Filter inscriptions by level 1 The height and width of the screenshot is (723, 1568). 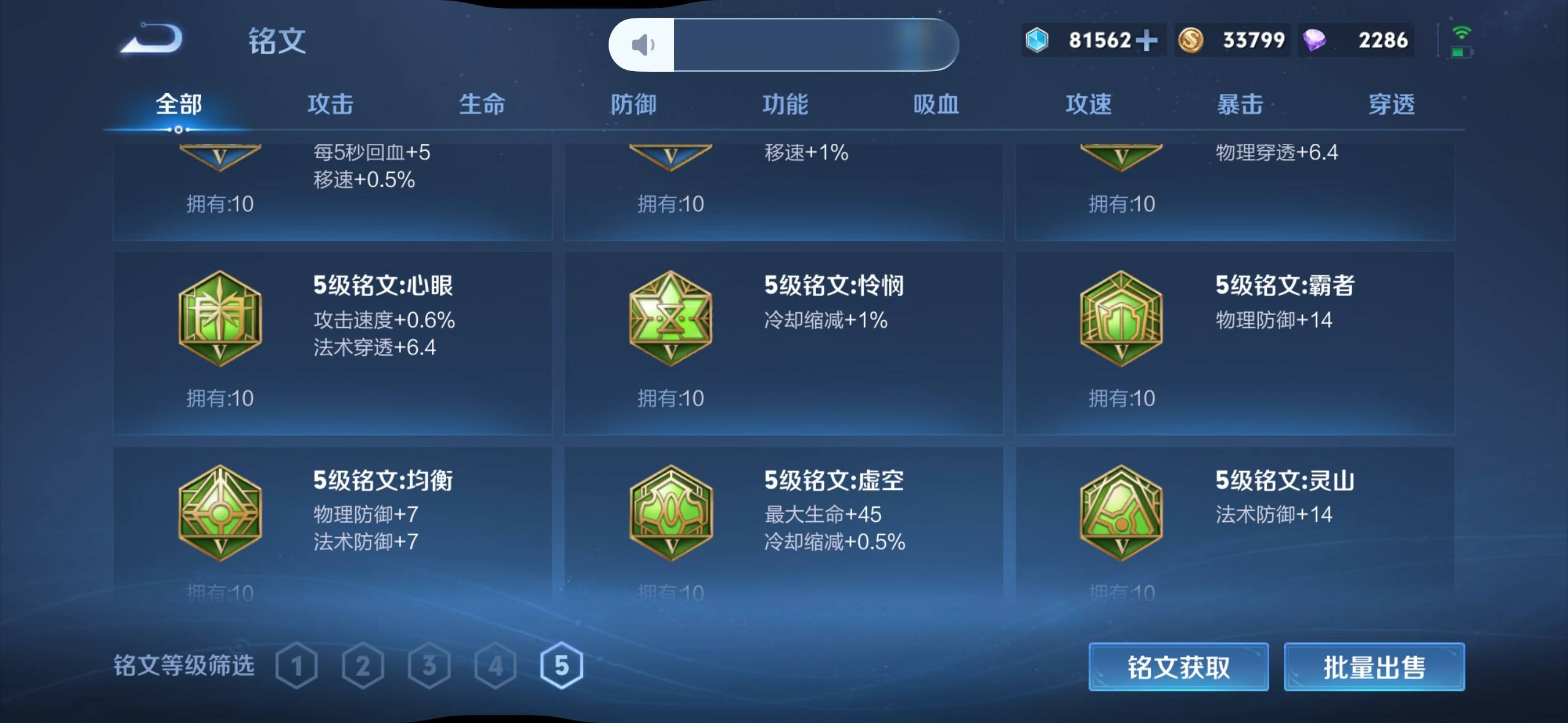point(297,666)
